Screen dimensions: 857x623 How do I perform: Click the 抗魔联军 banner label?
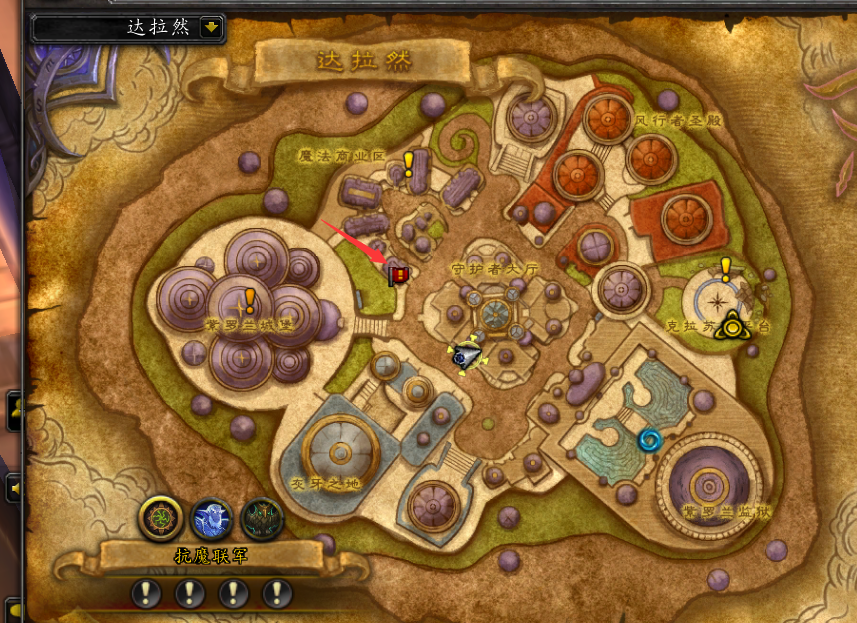tap(211, 556)
